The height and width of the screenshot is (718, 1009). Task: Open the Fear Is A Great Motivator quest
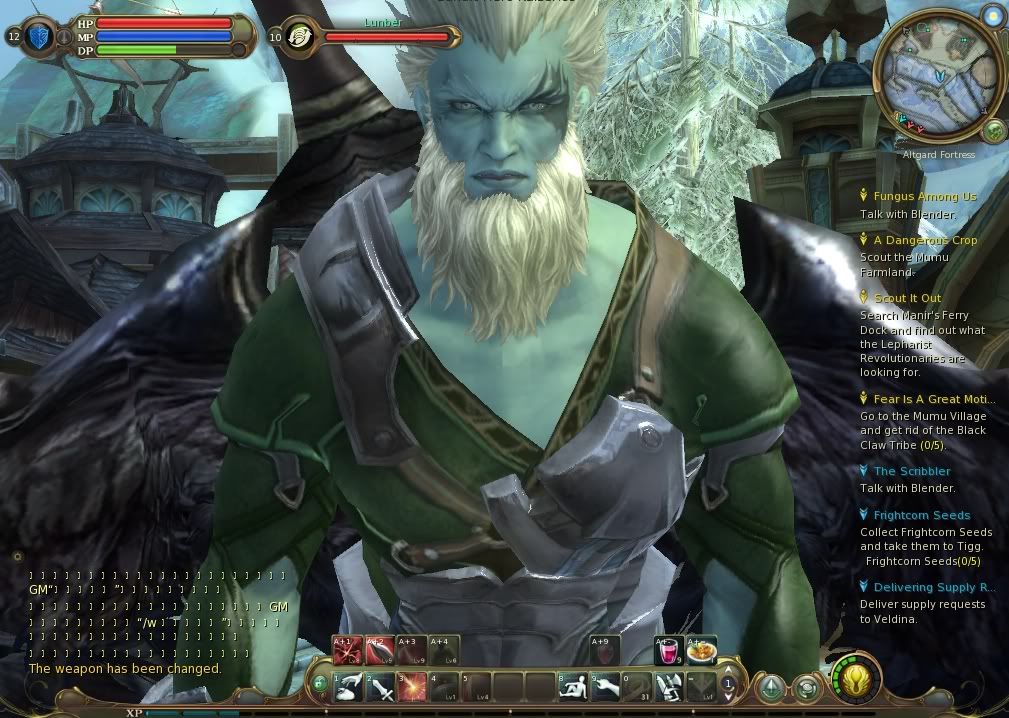point(934,399)
